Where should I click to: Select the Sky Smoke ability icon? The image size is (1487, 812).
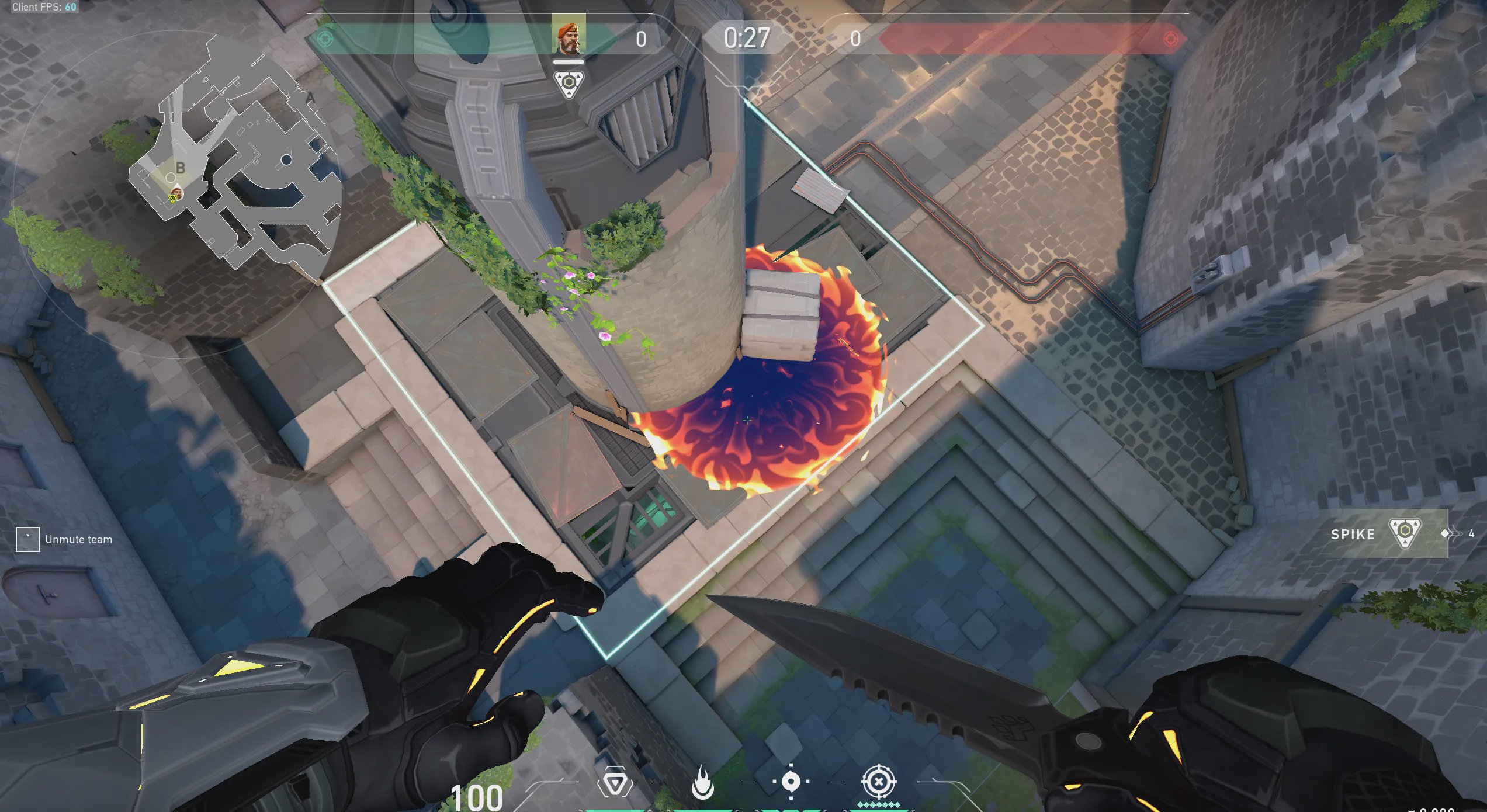click(791, 781)
